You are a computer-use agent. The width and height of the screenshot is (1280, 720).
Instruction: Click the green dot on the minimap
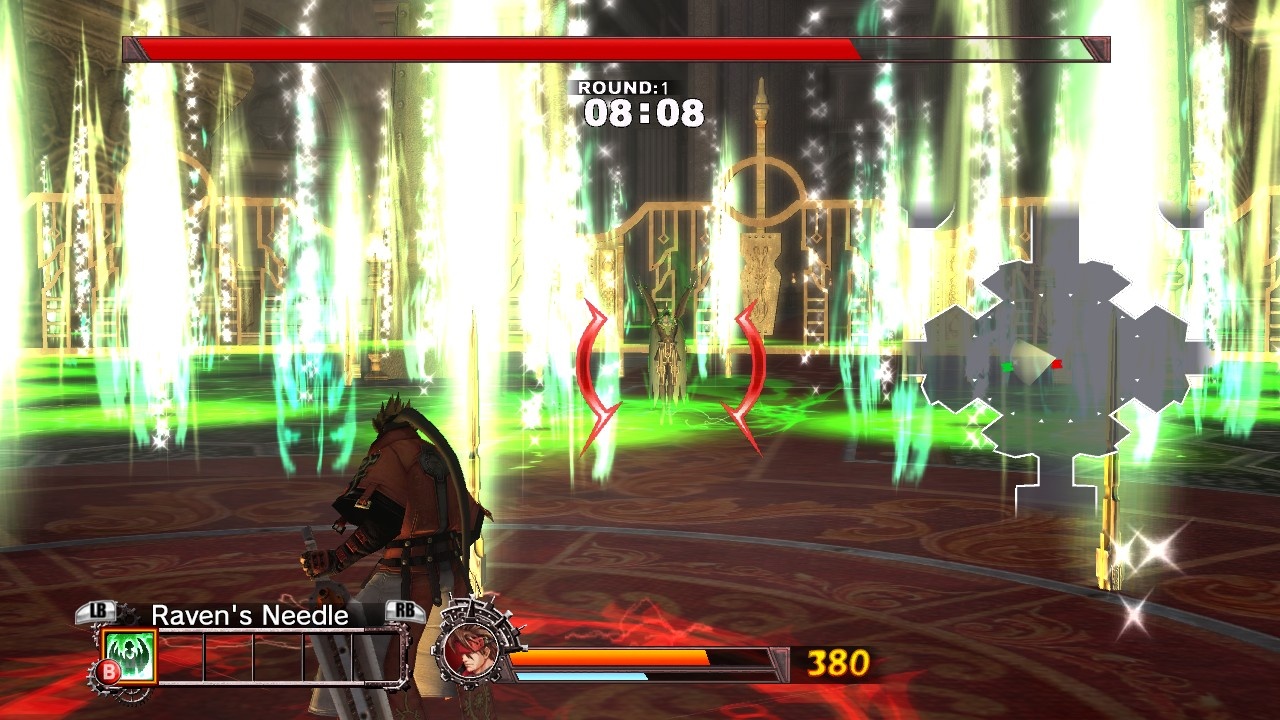coord(1007,366)
